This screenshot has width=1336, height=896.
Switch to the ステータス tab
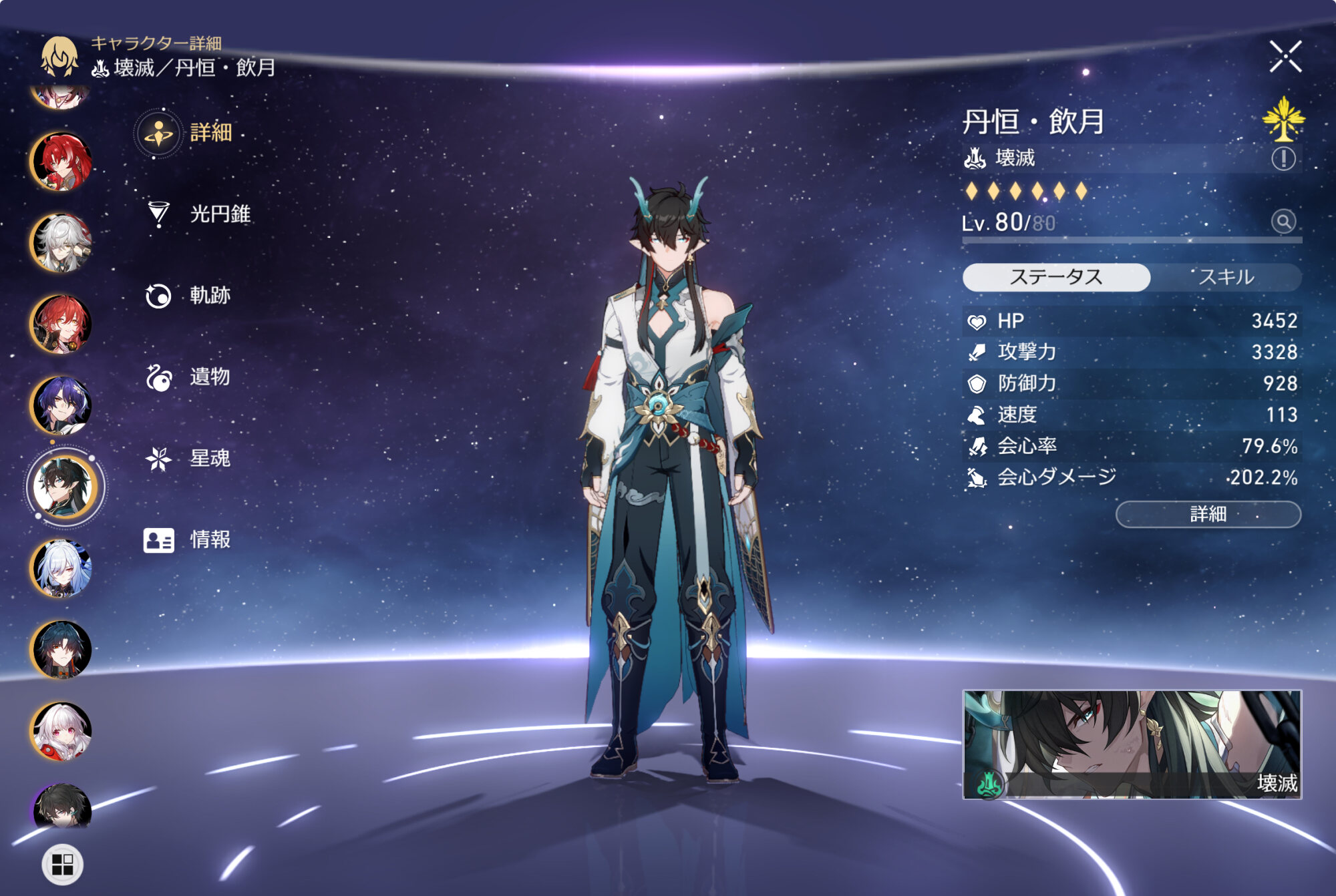pyautogui.click(x=1056, y=277)
